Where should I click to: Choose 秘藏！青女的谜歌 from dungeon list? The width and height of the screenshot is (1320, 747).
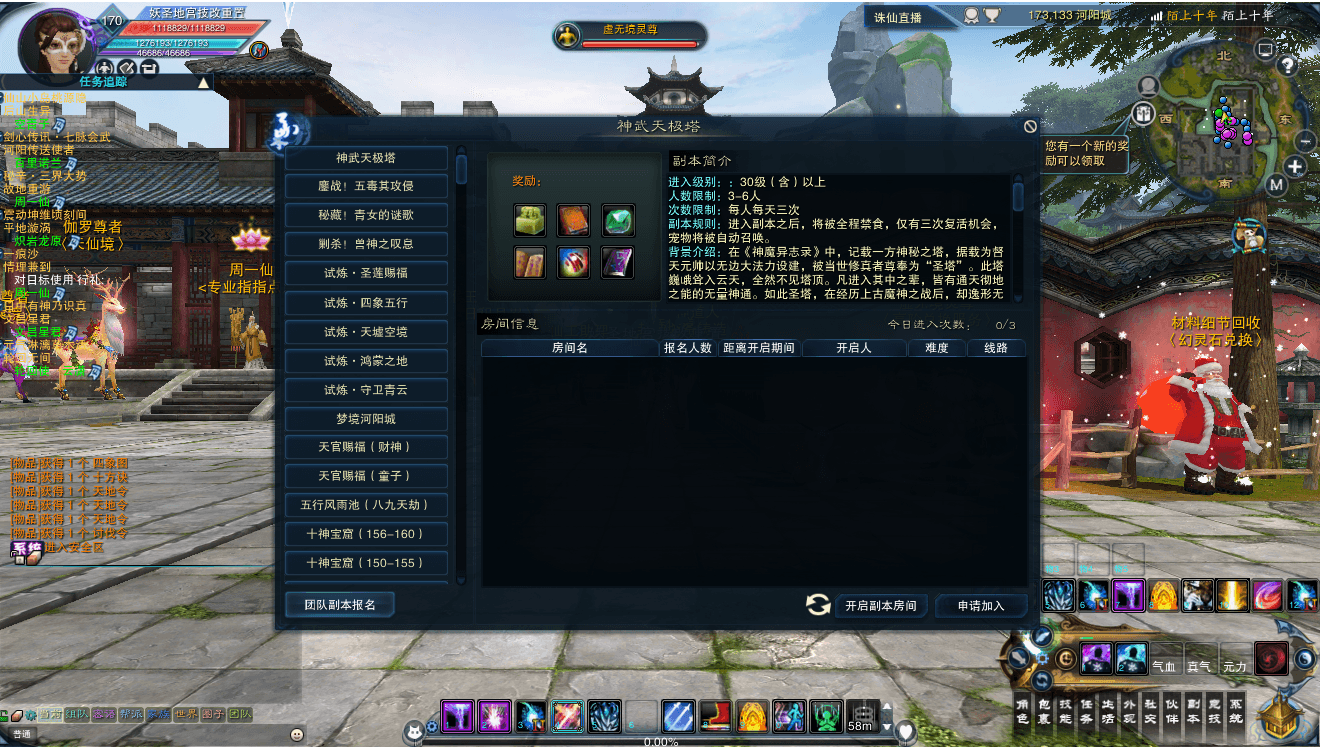click(x=366, y=215)
